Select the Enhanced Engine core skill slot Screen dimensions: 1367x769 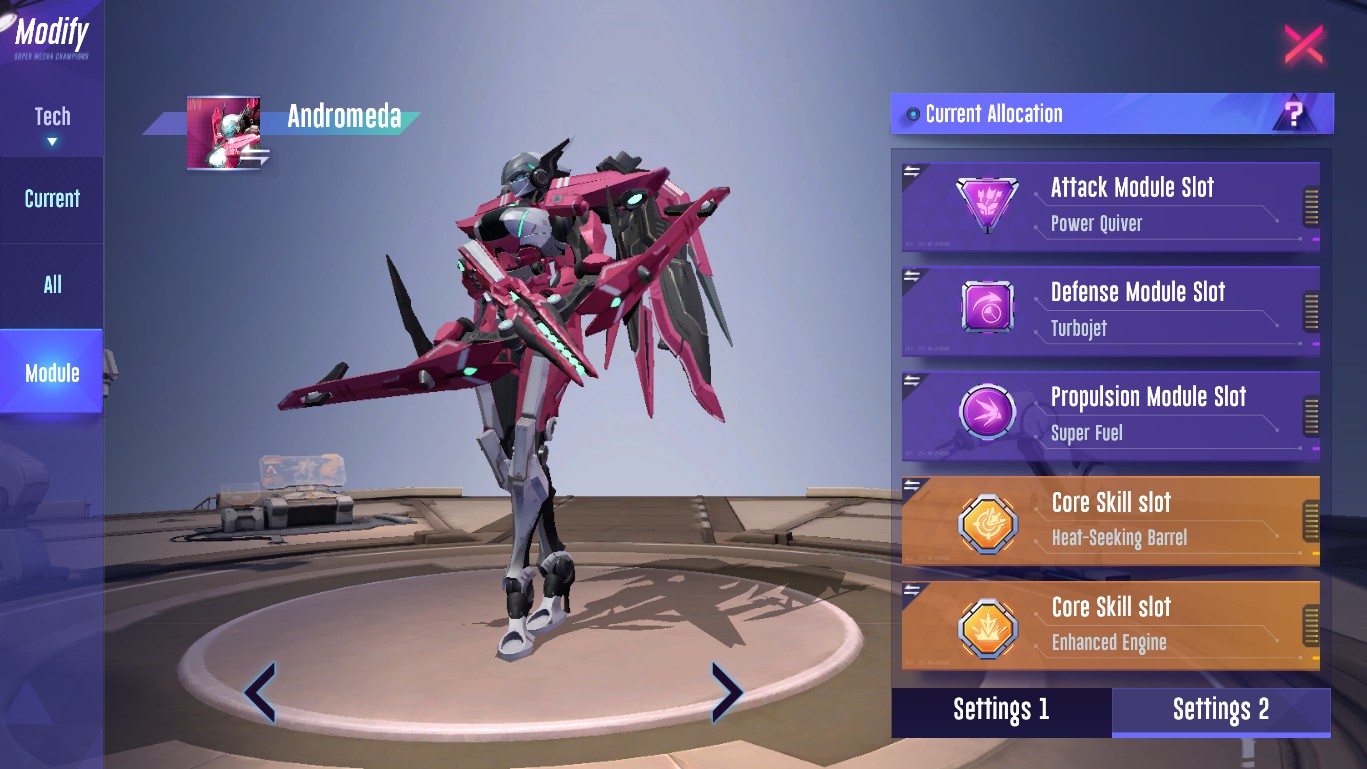pyautogui.click(x=1110, y=625)
